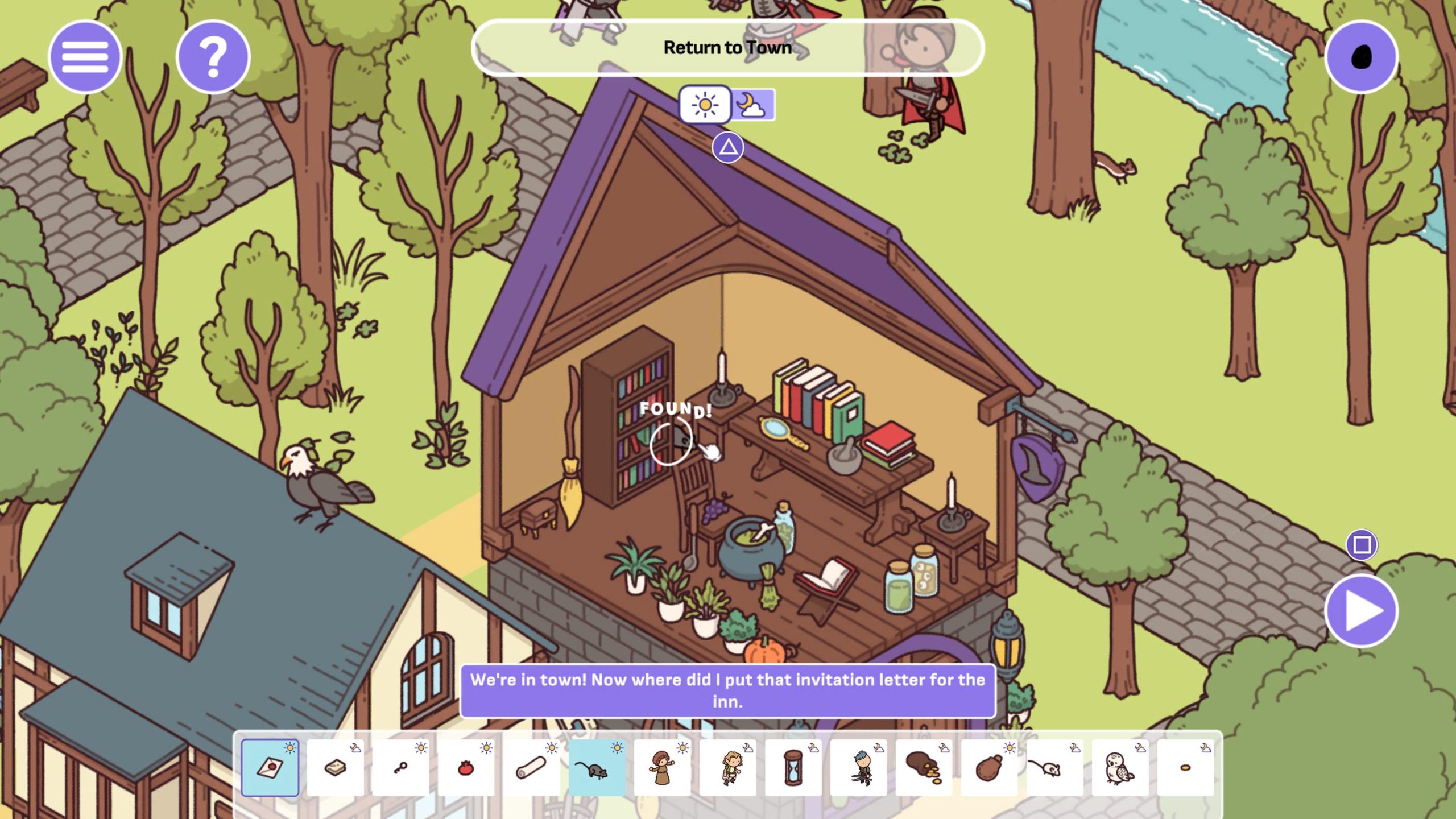Switch to night with the moon toggle
1456x819 pixels.
tap(752, 105)
